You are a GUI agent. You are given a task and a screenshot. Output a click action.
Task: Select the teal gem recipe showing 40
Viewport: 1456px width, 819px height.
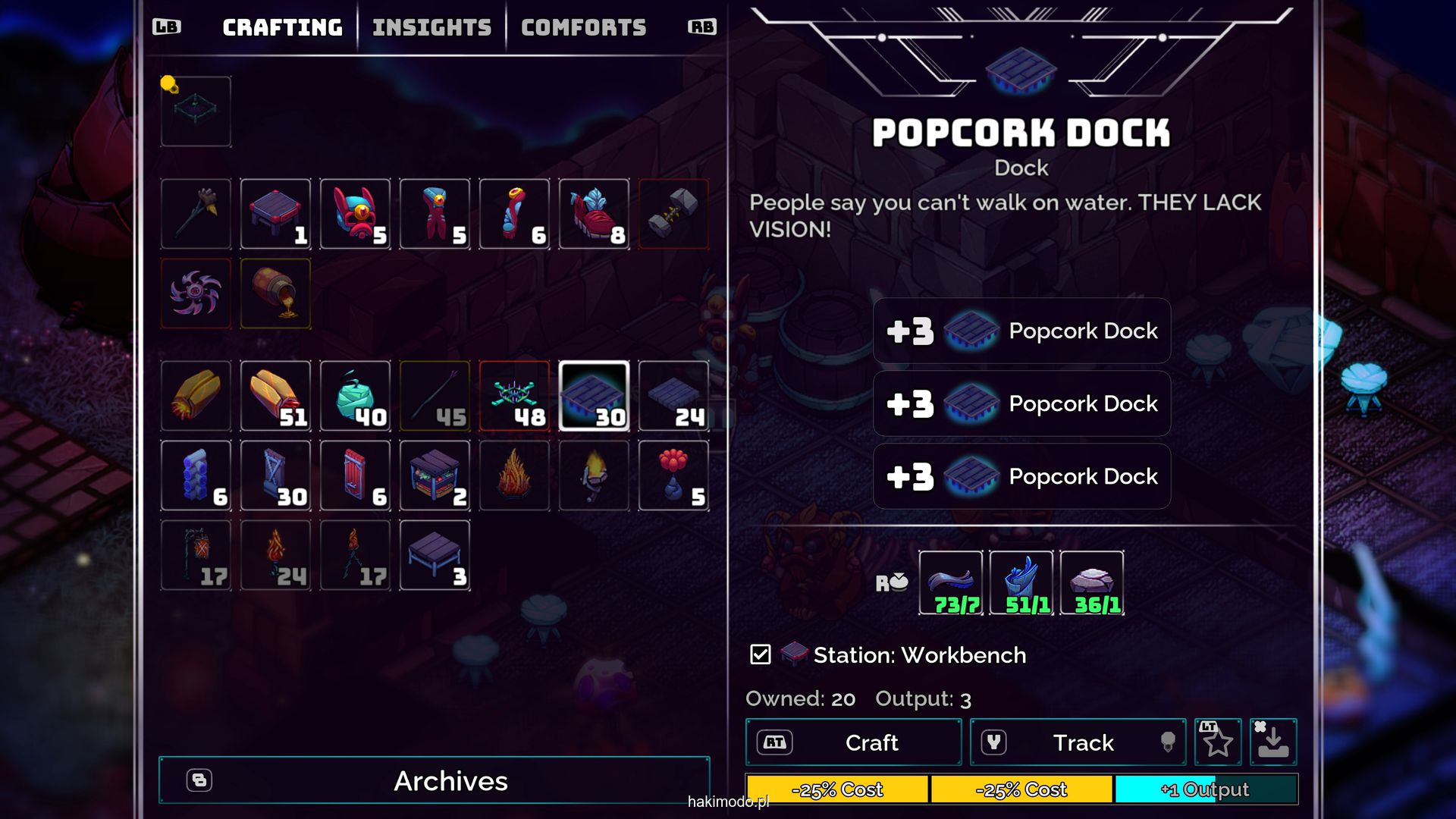click(355, 397)
